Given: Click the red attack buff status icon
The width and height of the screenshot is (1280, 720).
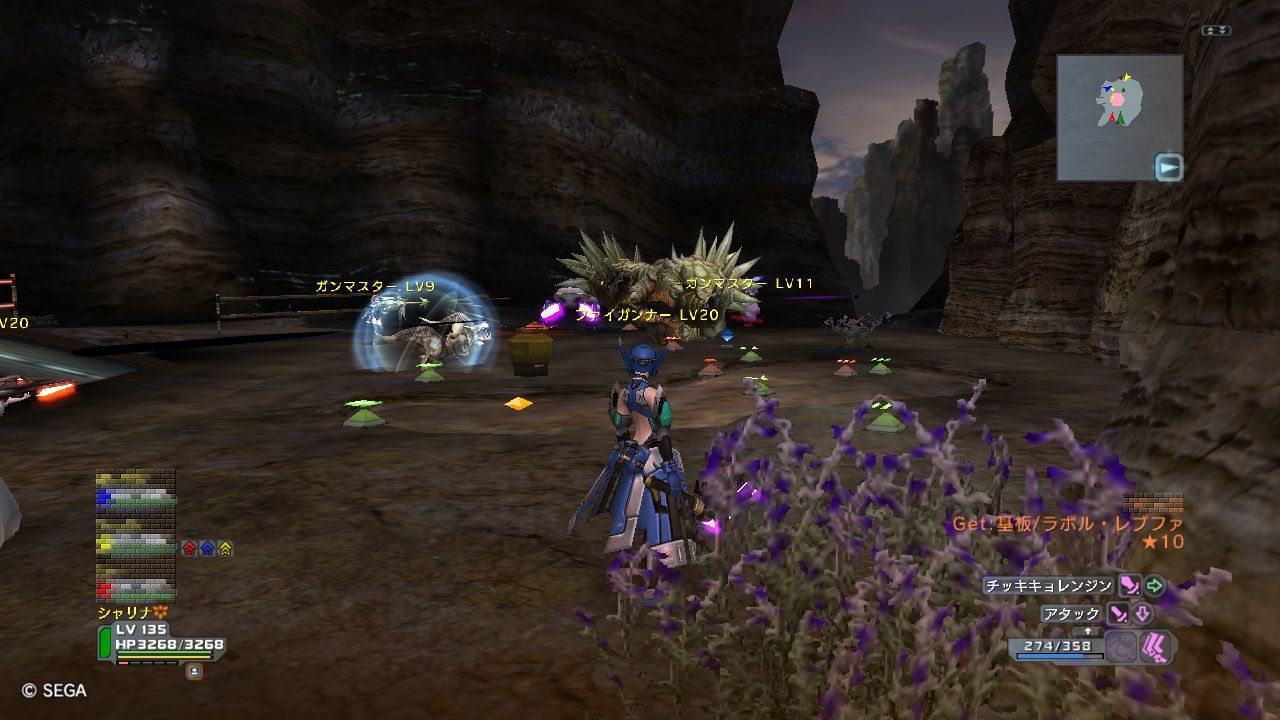Looking at the screenshot, I should [189, 548].
